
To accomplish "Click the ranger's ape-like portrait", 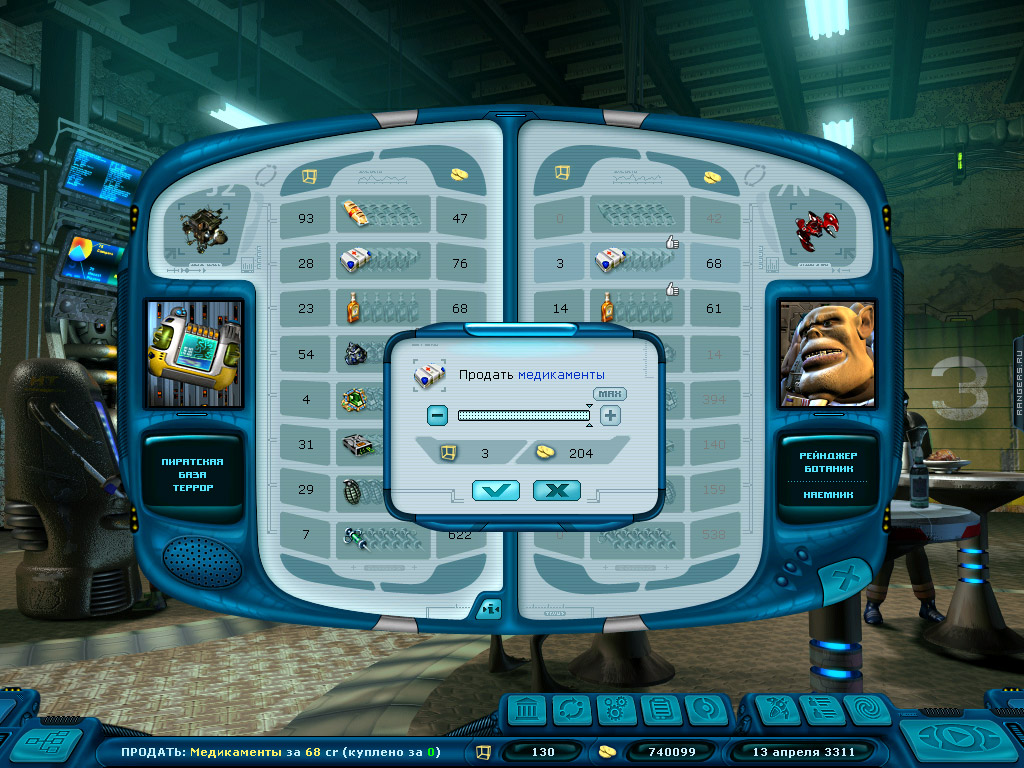I will pyautogui.click(x=827, y=353).
